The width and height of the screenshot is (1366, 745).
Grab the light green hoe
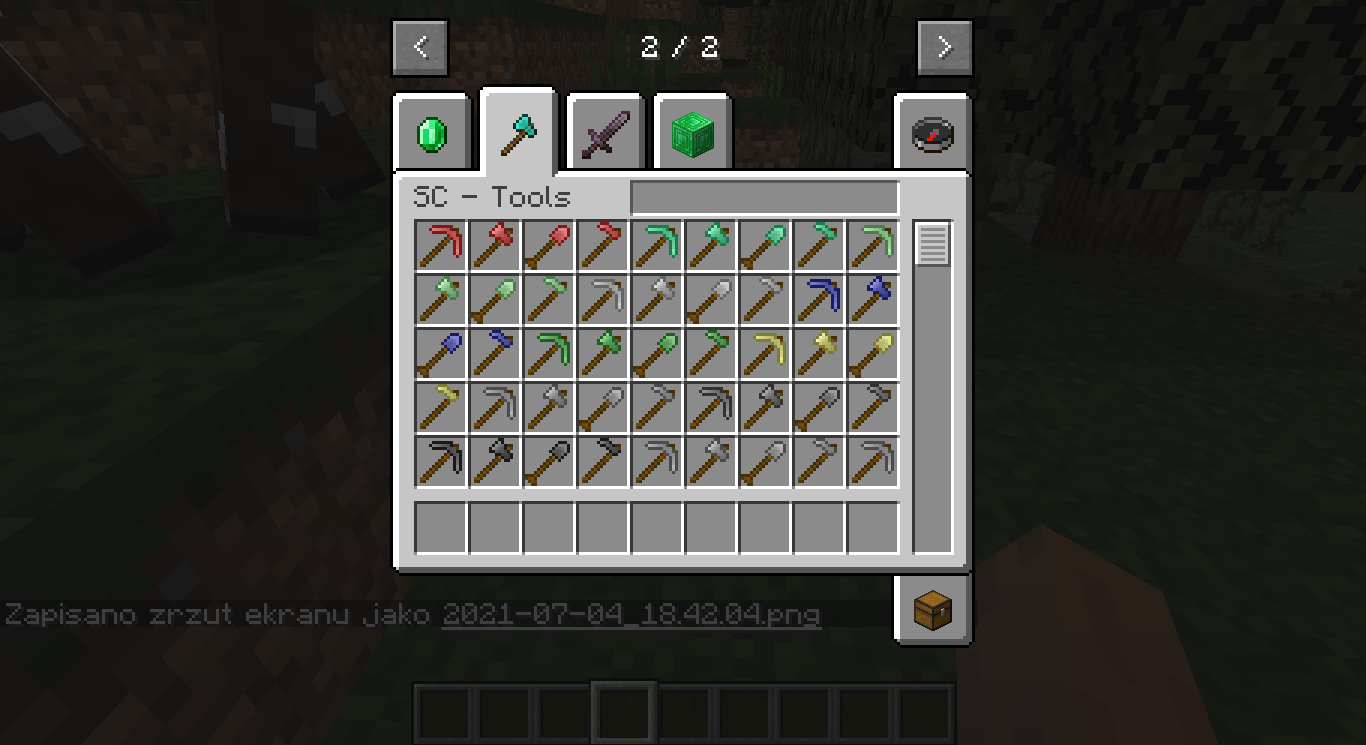pos(548,301)
